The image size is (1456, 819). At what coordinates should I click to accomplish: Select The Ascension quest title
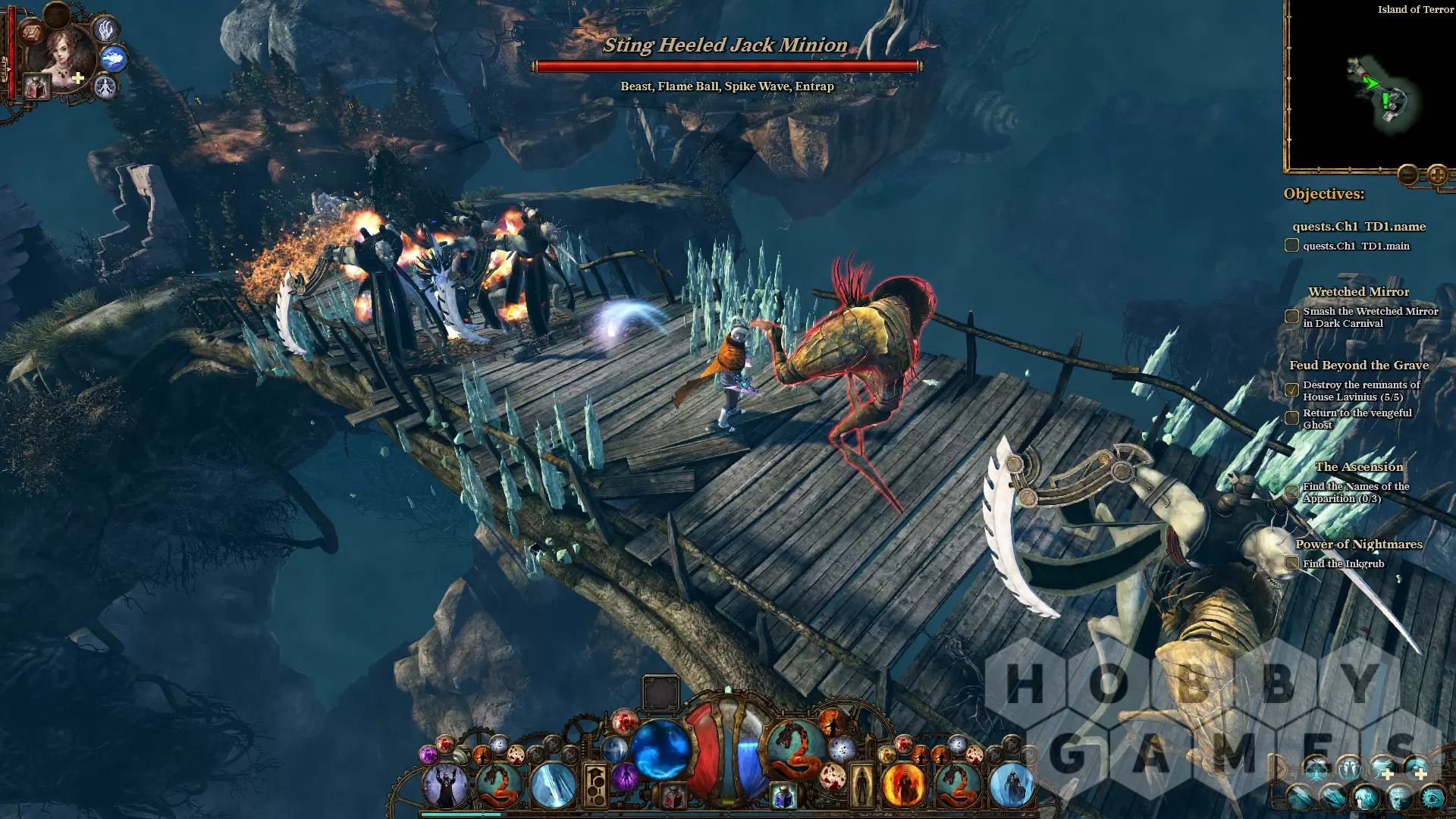point(1358,467)
